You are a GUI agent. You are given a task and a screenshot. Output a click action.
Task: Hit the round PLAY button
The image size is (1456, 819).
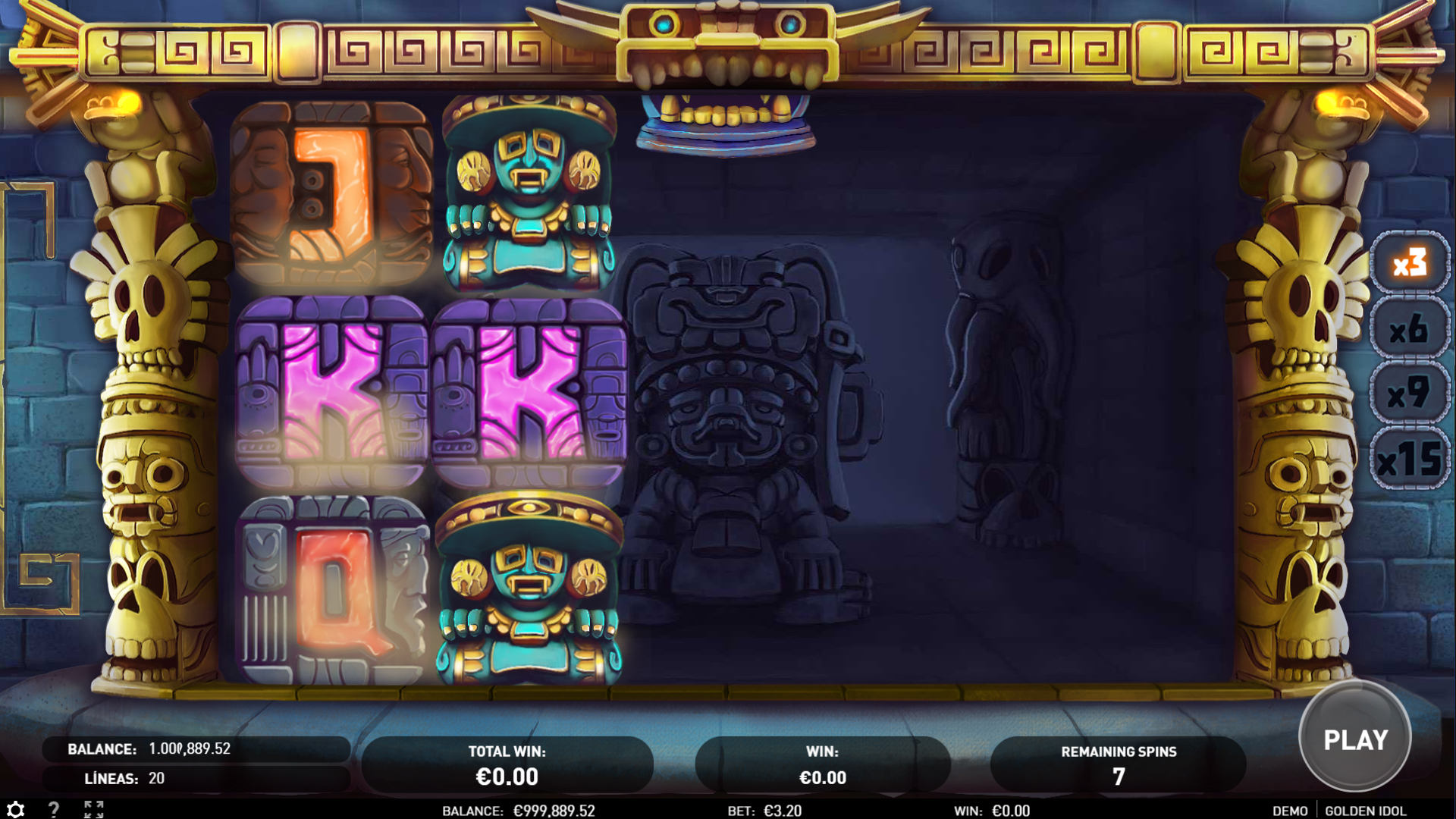pyautogui.click(x=1355, y=738)
